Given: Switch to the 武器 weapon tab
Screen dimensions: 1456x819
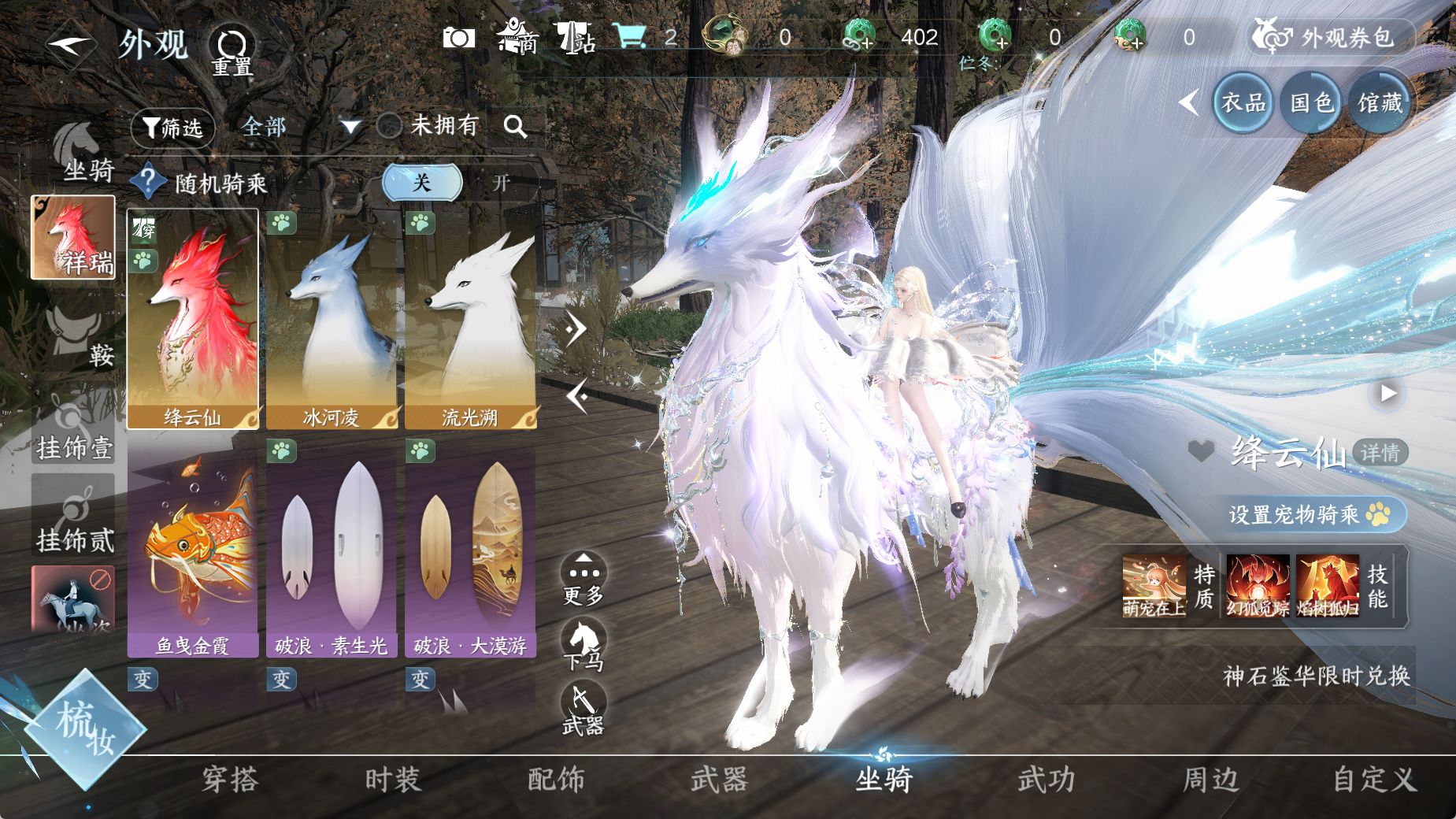Looking at the screenshot, I should (719, 780).
